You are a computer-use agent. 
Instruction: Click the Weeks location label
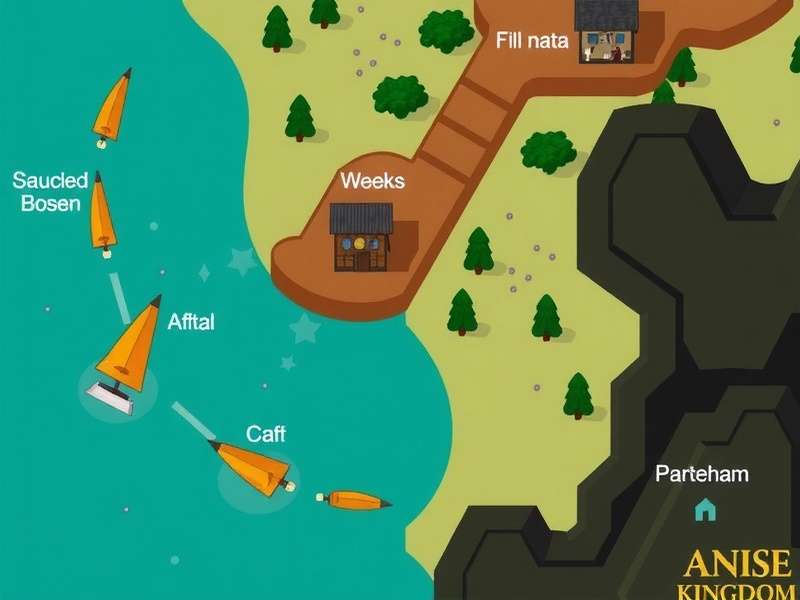[372, 181]
